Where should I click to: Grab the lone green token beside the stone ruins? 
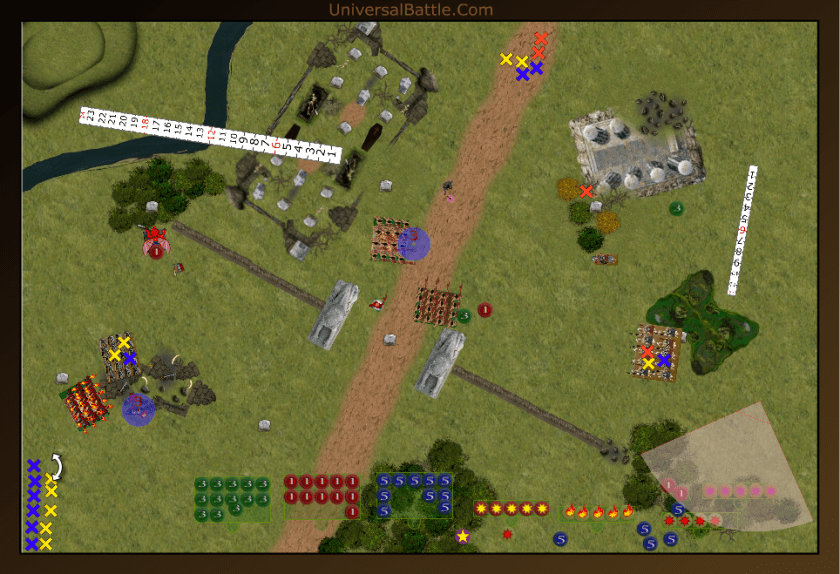(676, 208)
